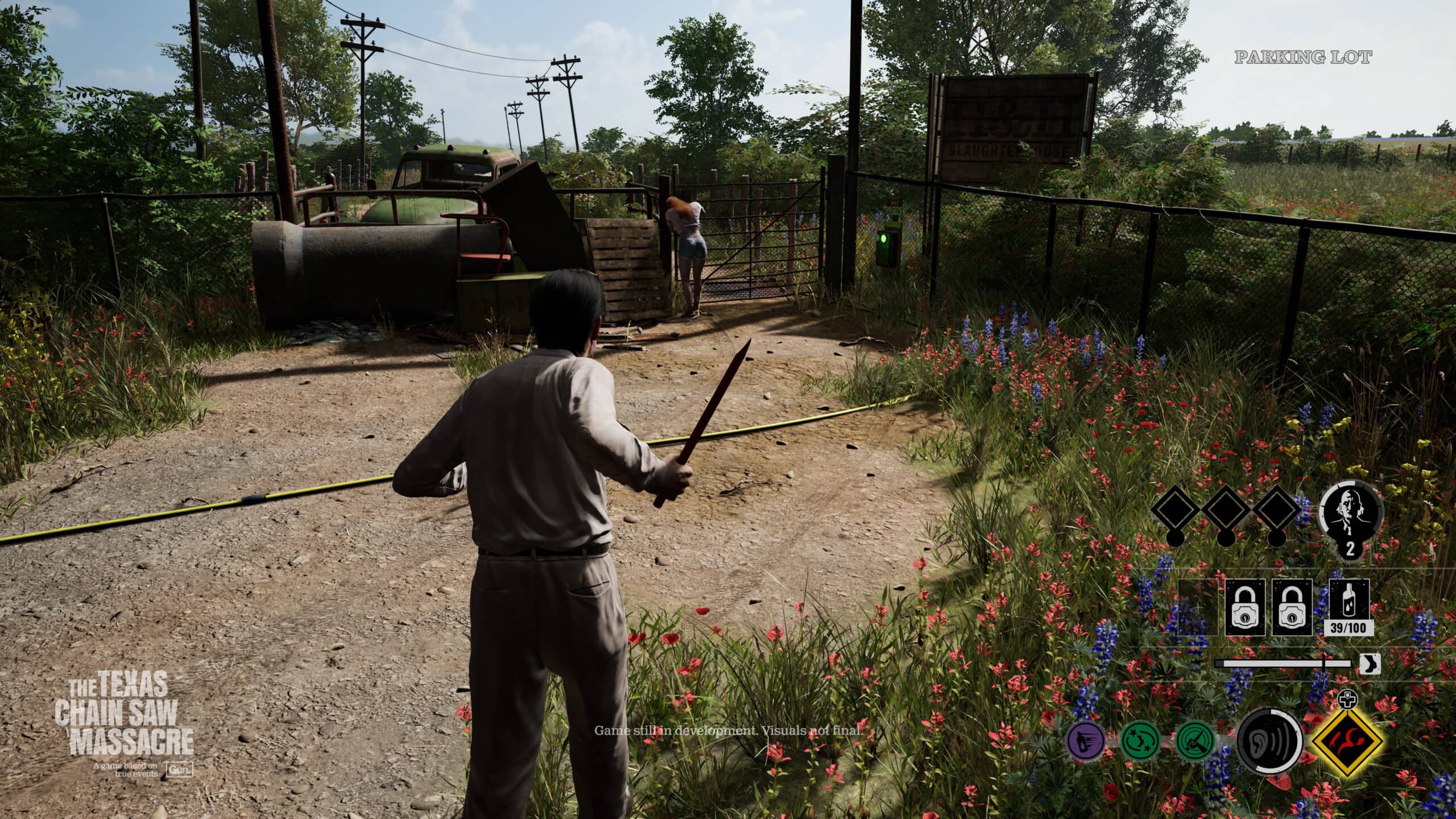This screenshot has height=819, width=1456.
Task: Click the boot sprint icon
Action: pos(1369,664)
